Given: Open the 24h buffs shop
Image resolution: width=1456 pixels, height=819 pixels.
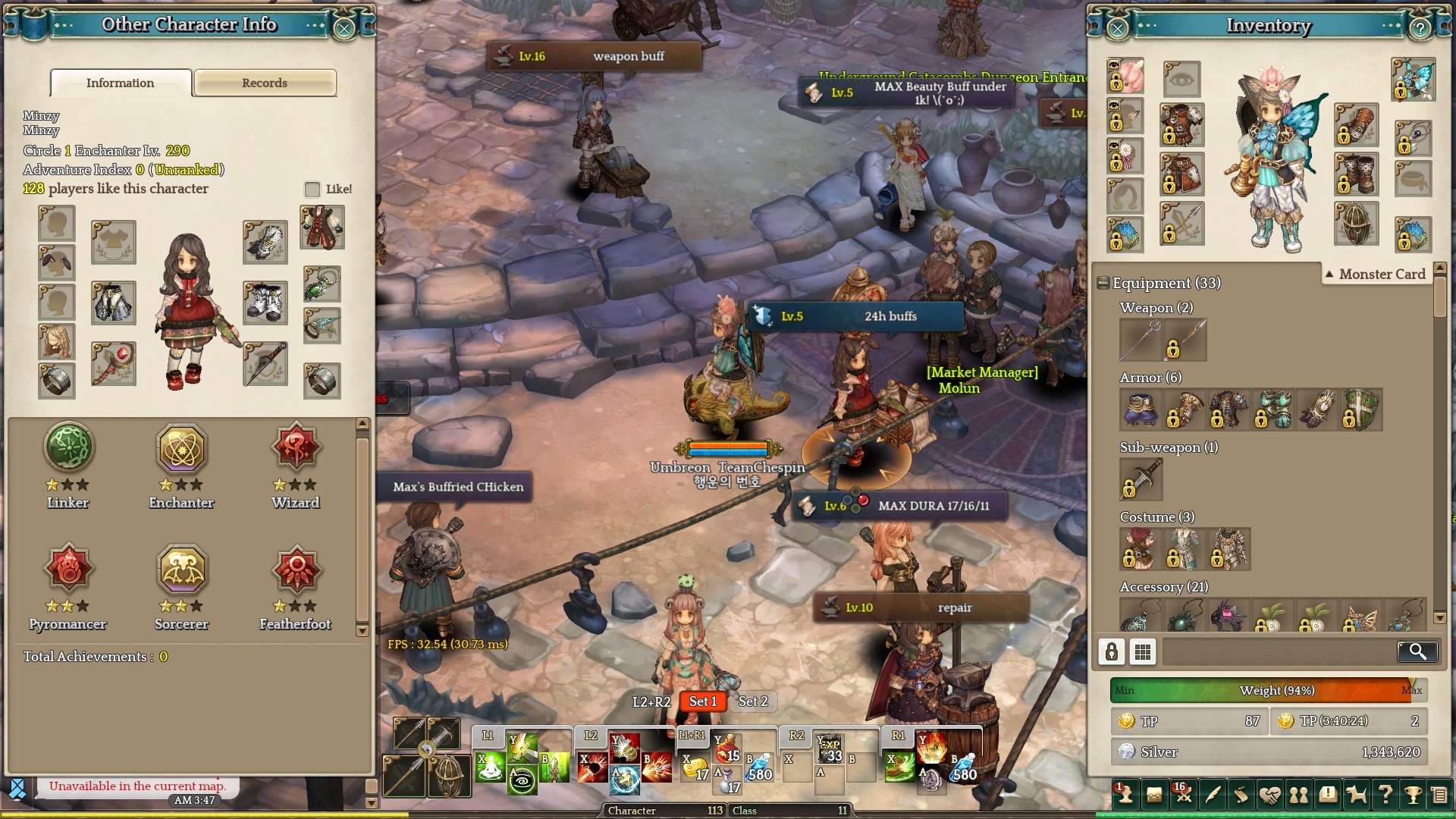Looking at the screenshot, I should [x=857, y=316].
